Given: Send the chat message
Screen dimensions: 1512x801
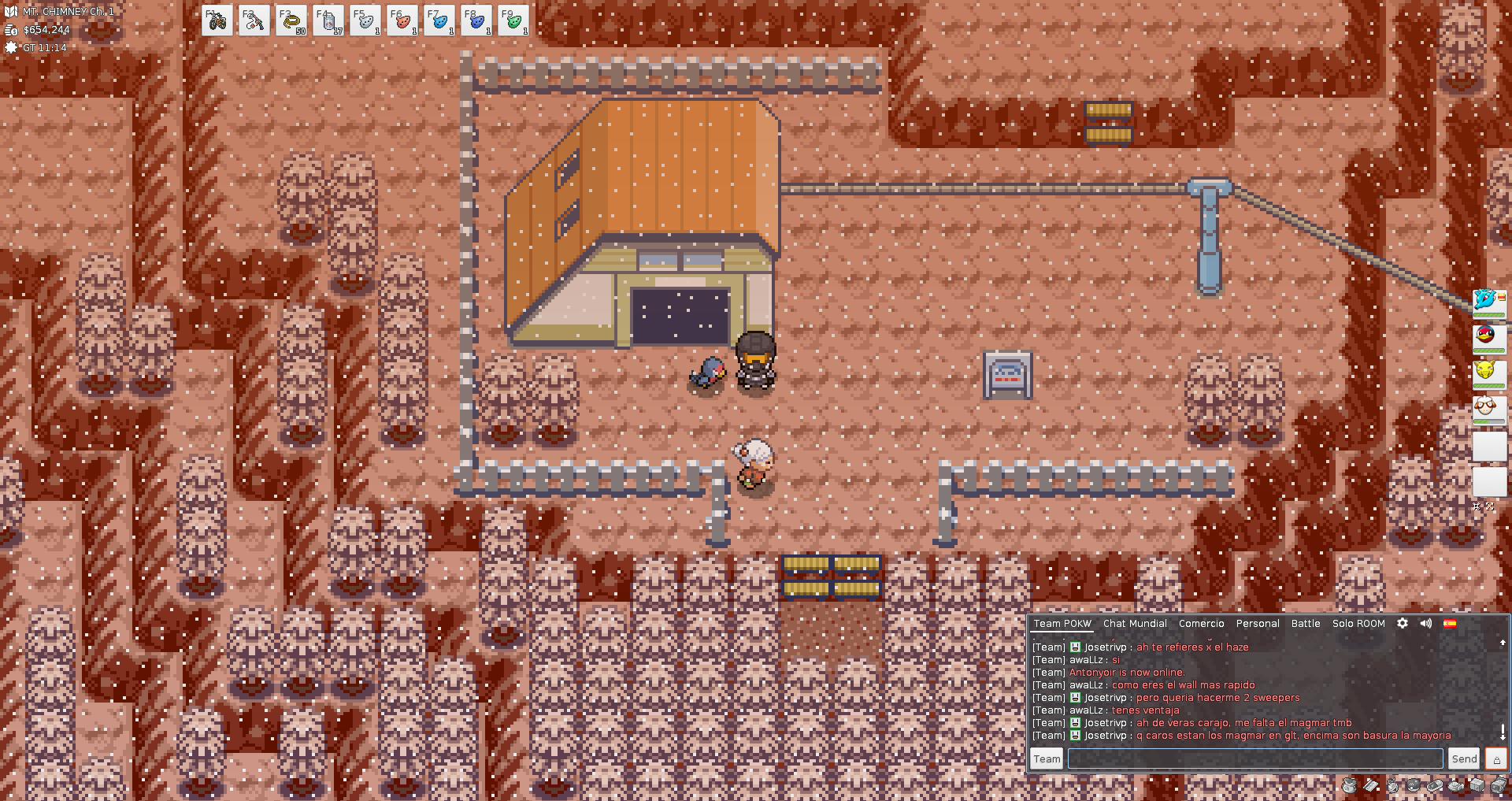Looking at the screenshot, I should [1464, 758].
